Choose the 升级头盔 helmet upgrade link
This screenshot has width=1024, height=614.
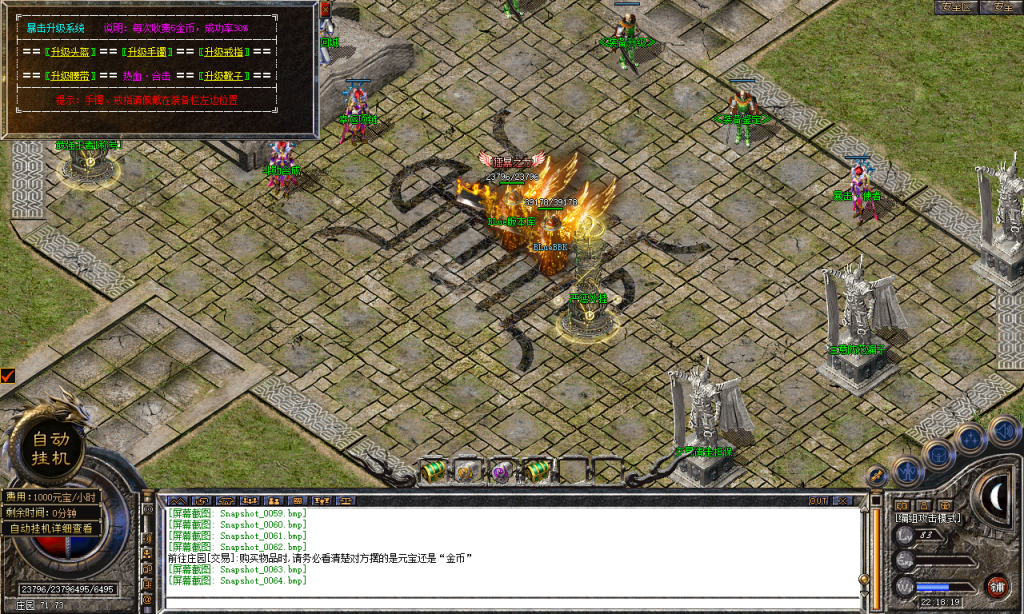click(69, 51)
